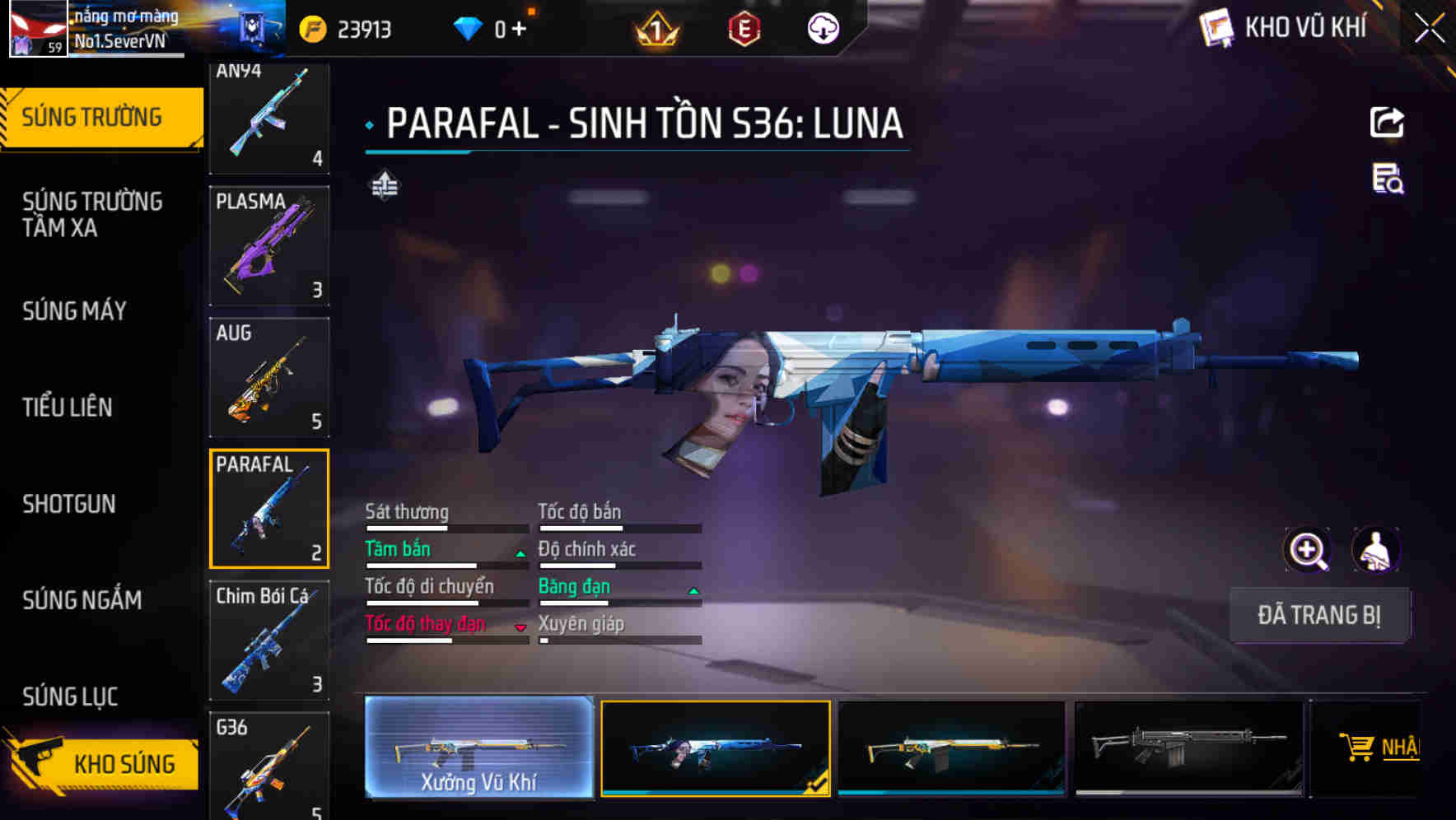Select the AN94 weapon tile

269,118
